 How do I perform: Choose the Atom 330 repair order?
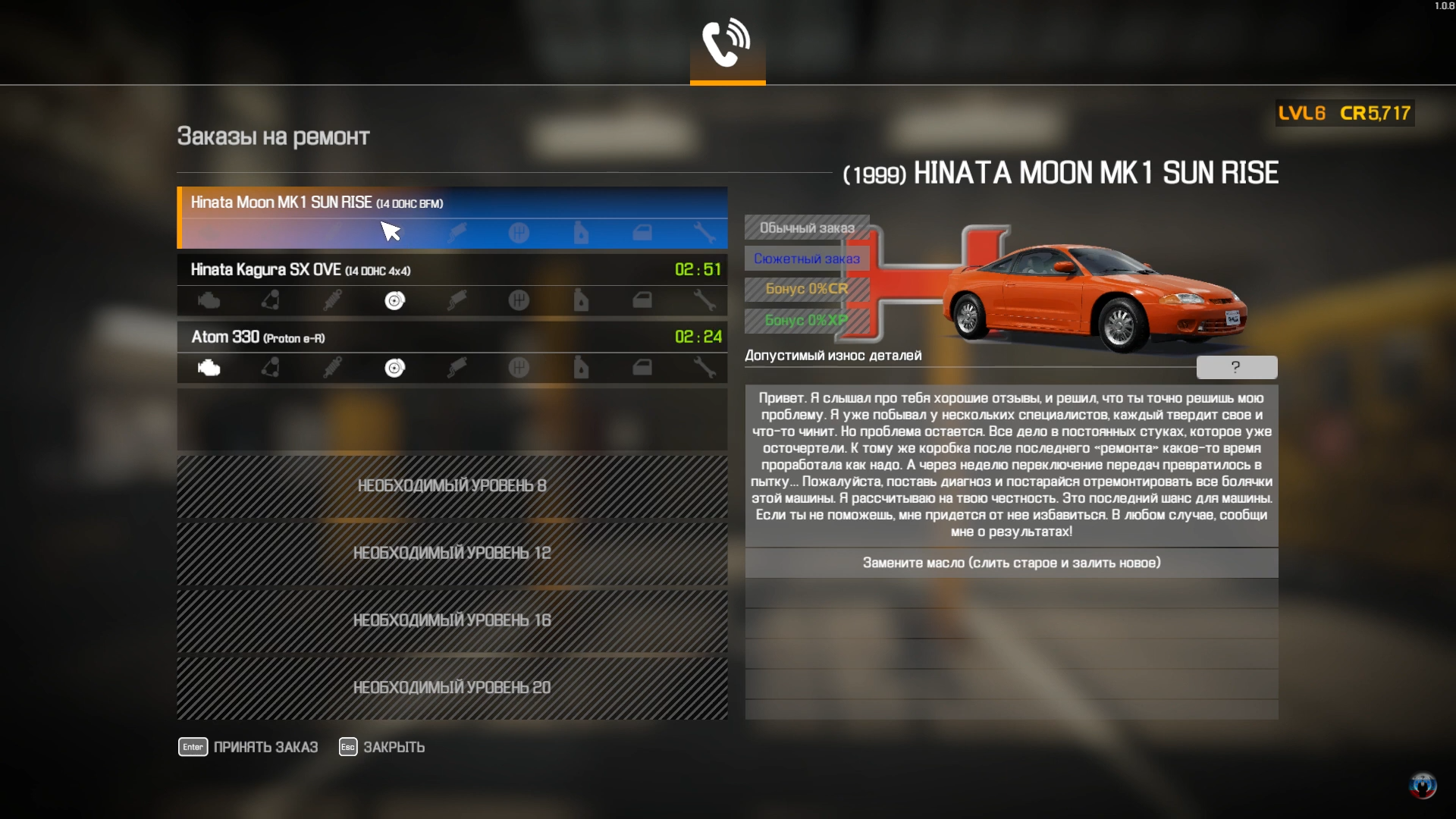[452, 337]
